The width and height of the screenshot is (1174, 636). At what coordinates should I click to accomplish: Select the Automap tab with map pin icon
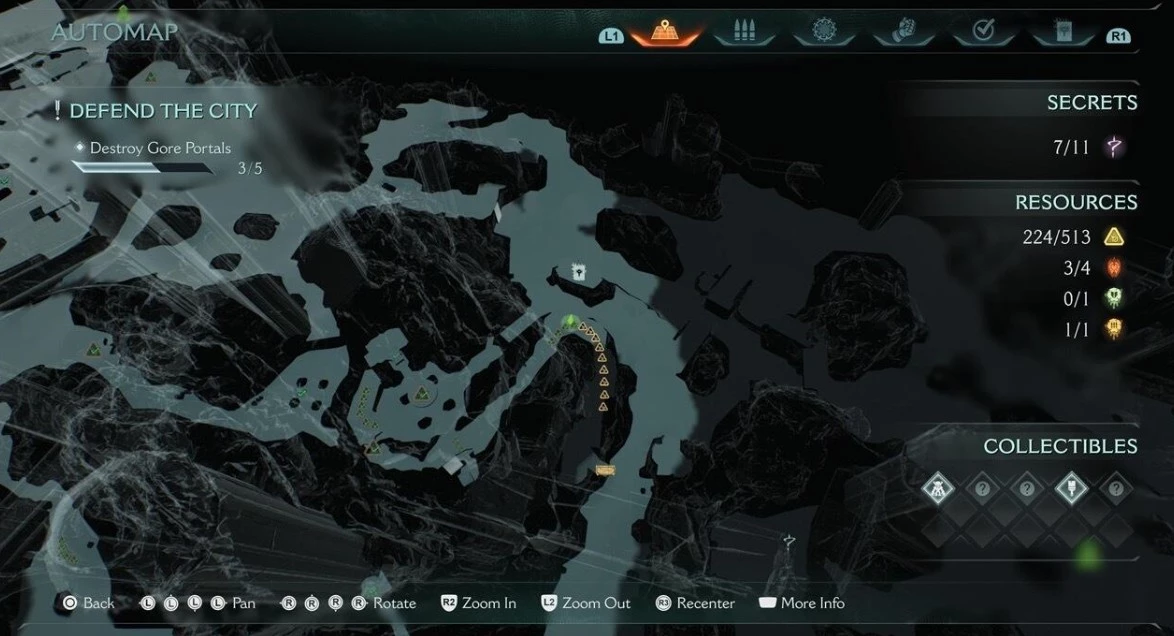click(663, 32)
